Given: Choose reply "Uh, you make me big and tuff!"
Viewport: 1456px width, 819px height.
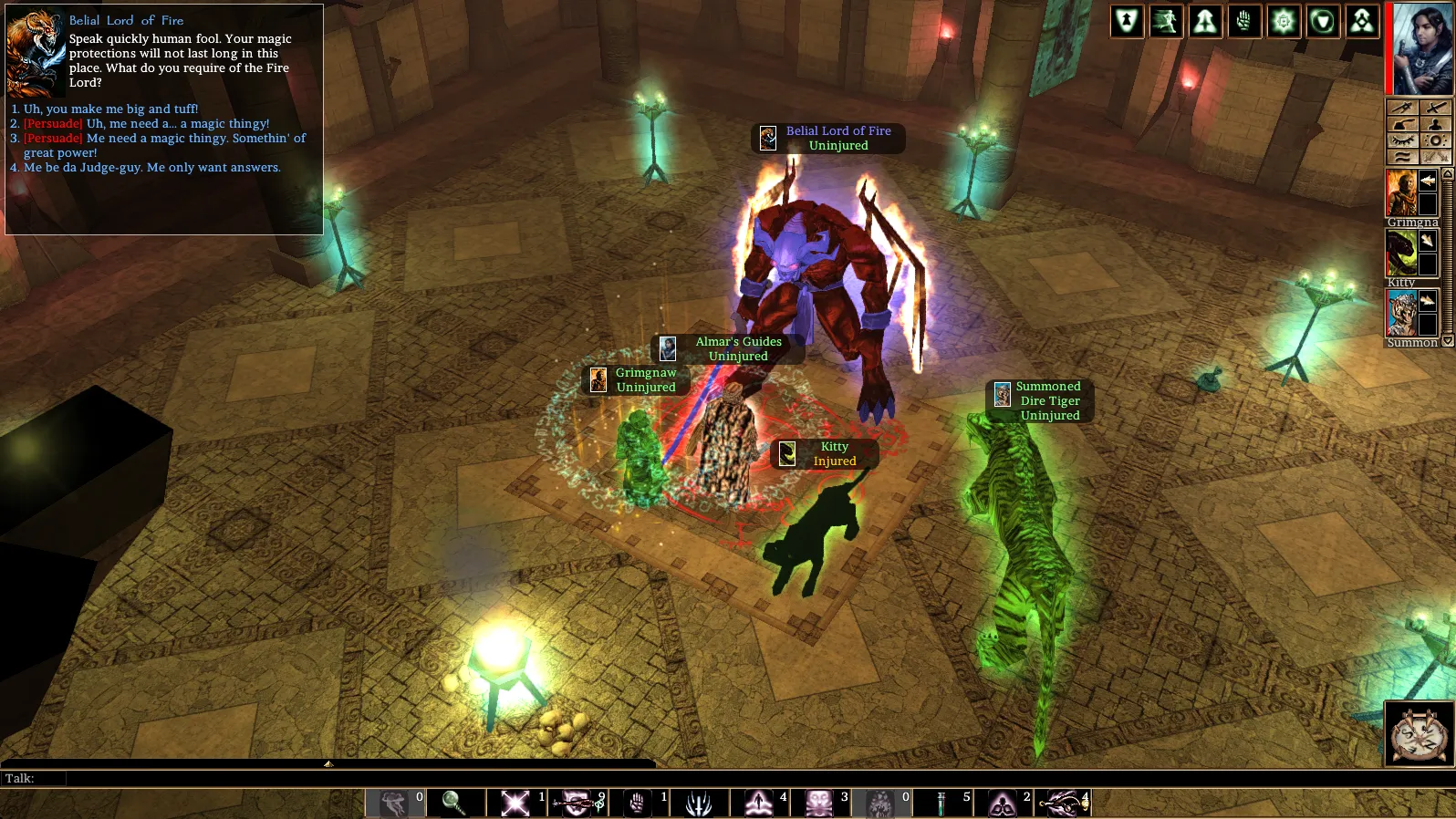Looking at the screenshot, I should (x=110, y=109).
